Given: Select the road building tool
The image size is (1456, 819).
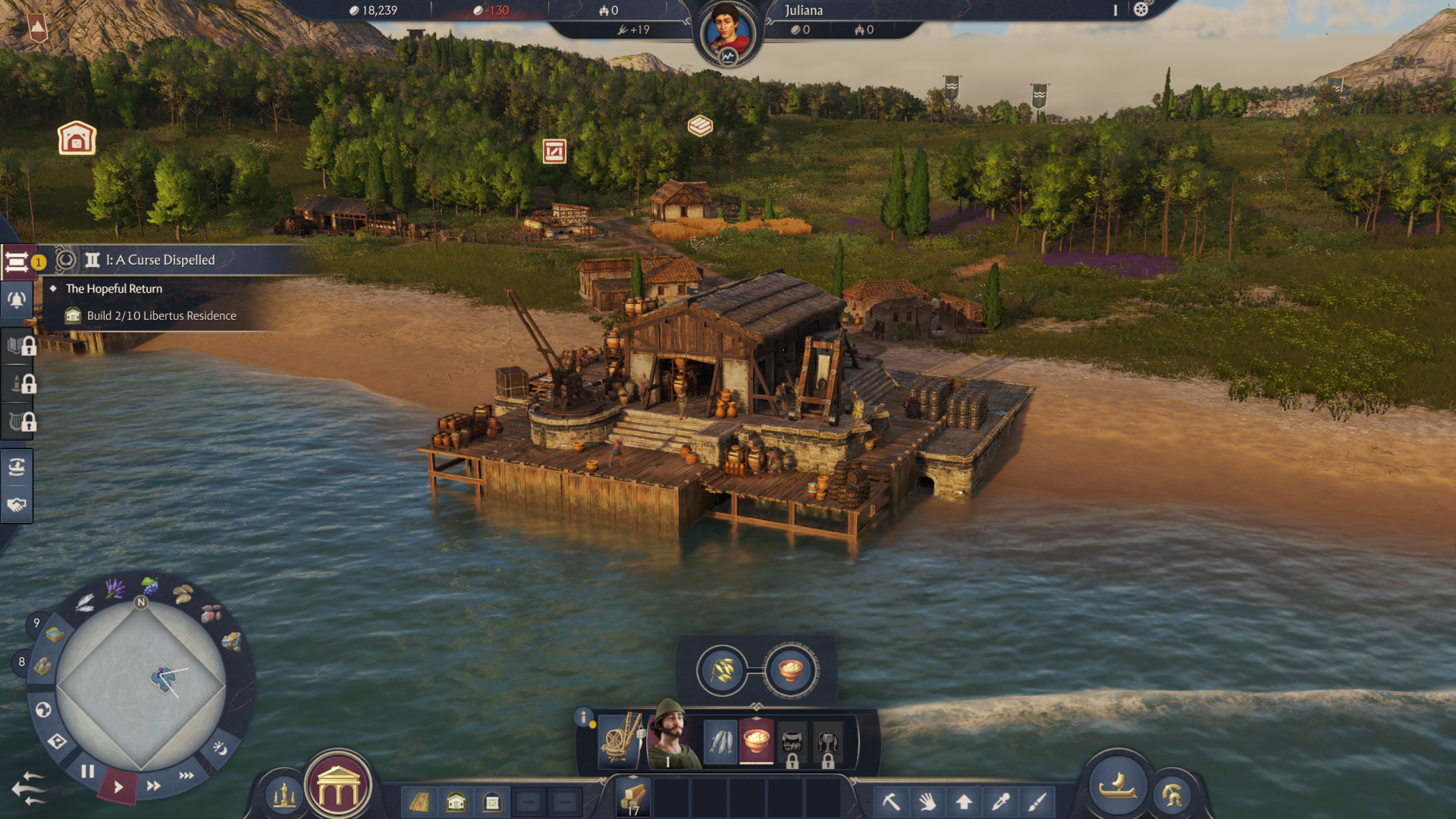Looking at the screenshot, I should click(x=419, y=802).
